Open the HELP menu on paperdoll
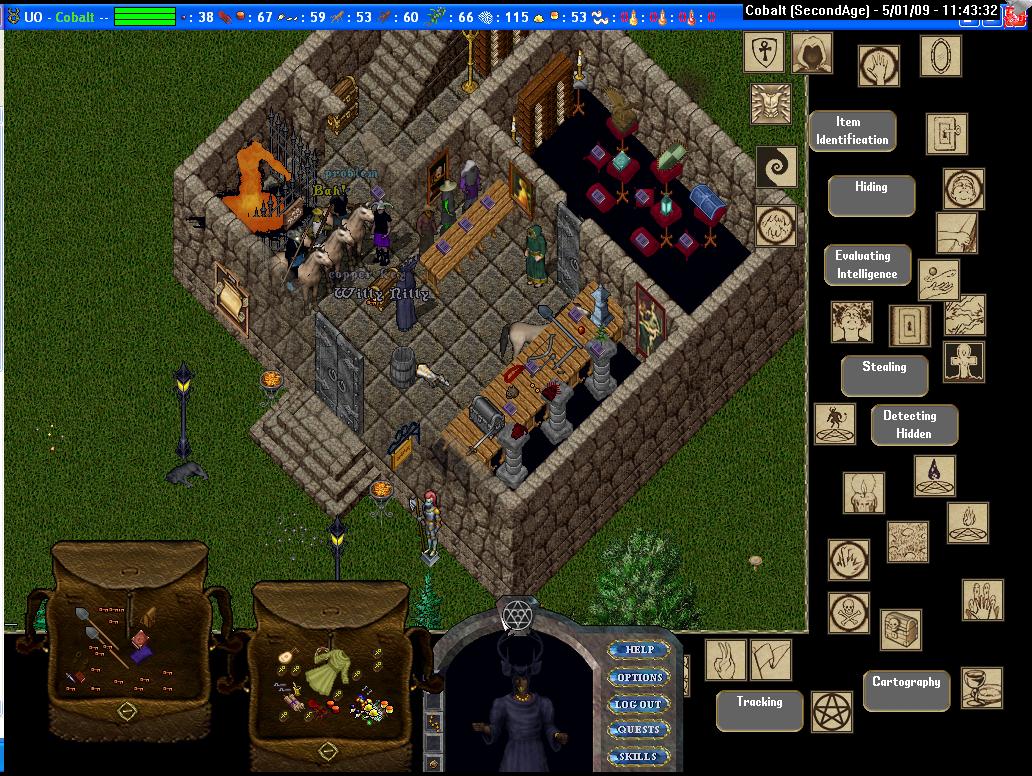 [639, 650]
